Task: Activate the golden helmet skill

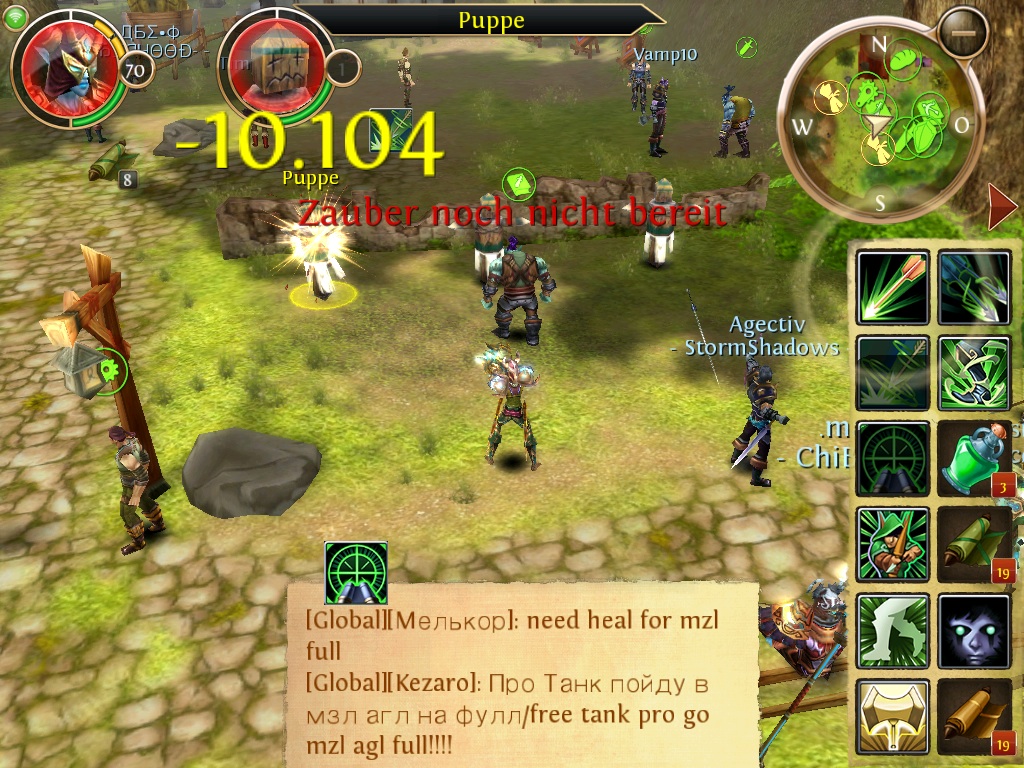Action: pyautogui.click(x=892, y=717)
